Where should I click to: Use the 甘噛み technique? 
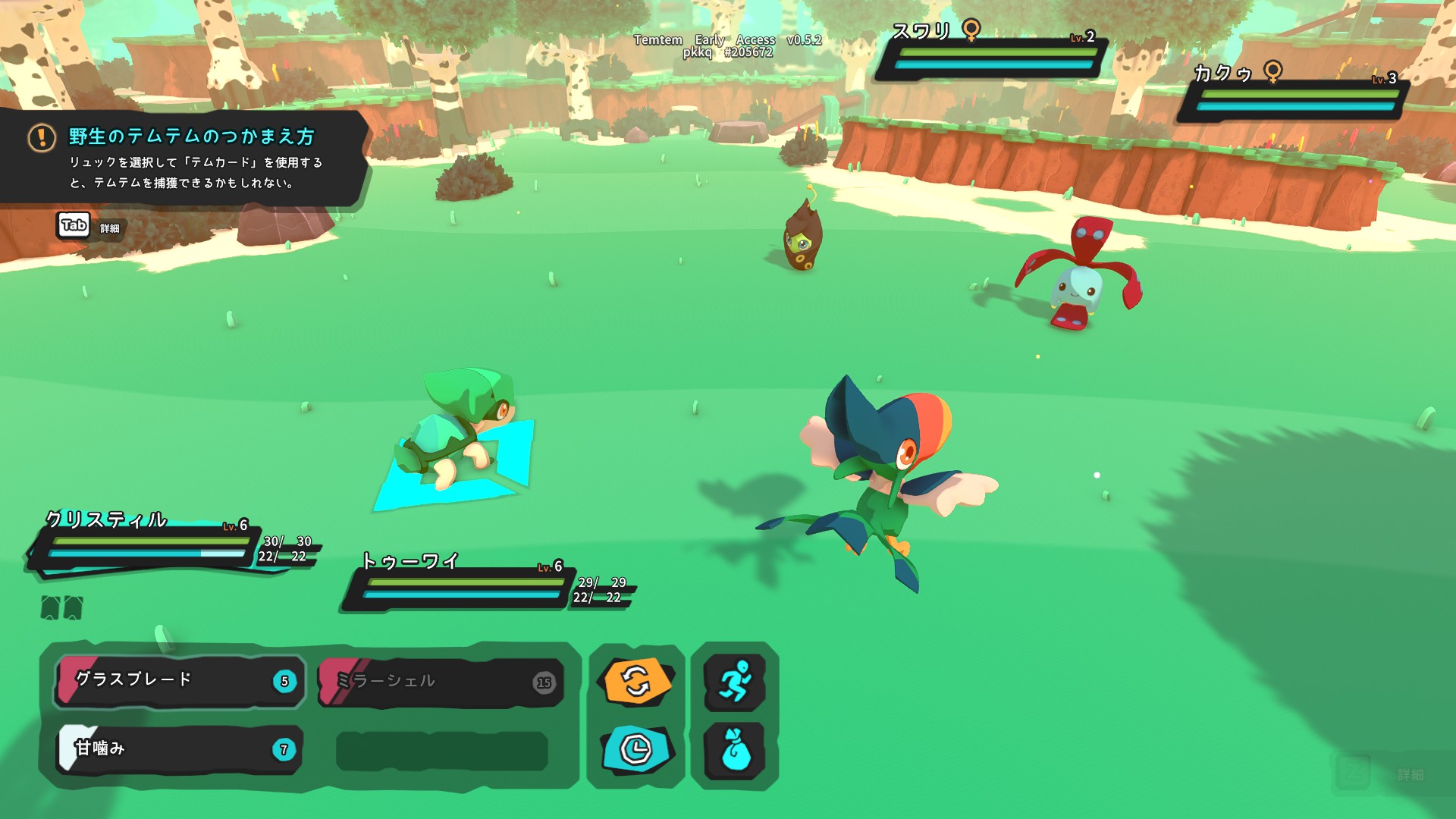pos(179,749)
